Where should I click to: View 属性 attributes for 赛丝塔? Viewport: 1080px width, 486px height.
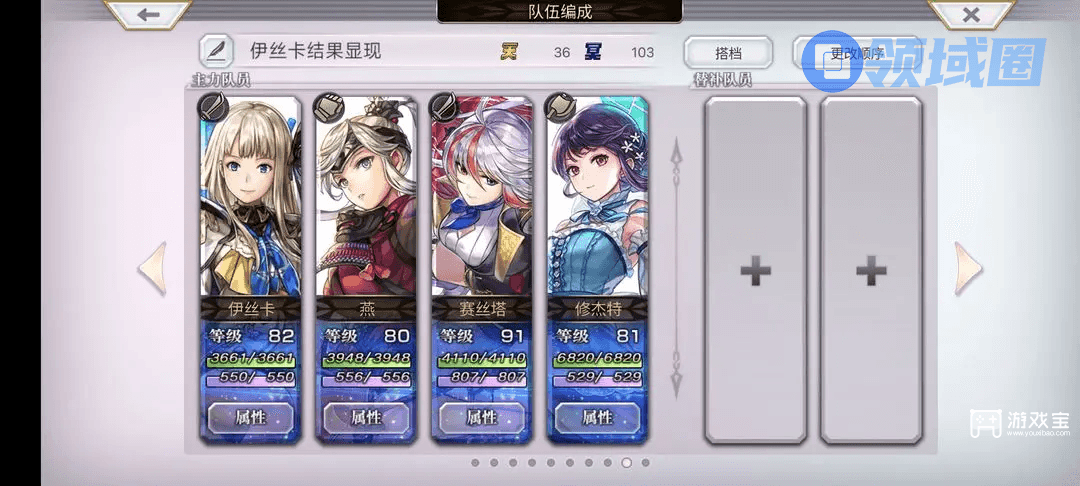tap(482, 417)
